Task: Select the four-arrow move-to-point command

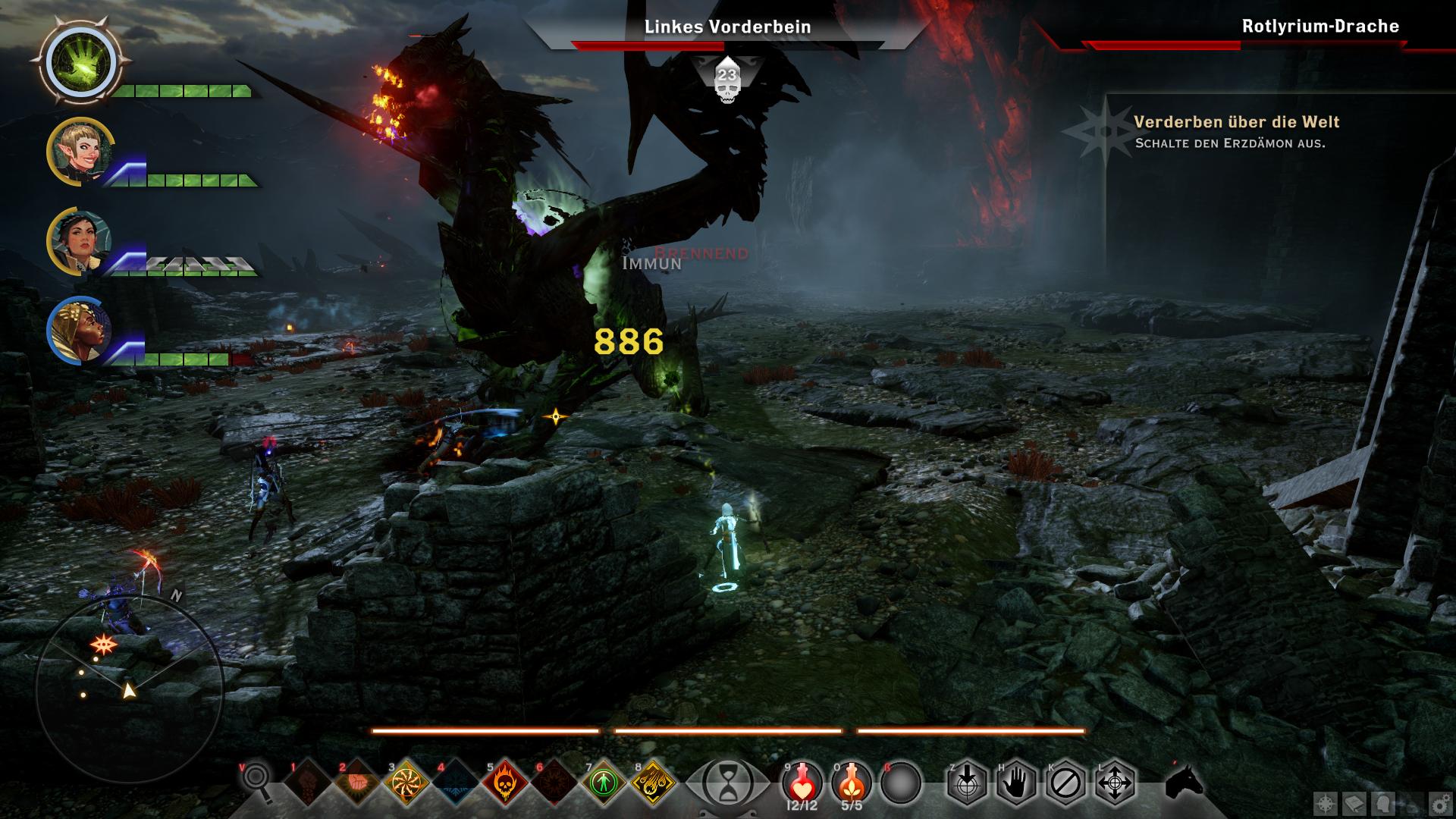Action: 1115,782
